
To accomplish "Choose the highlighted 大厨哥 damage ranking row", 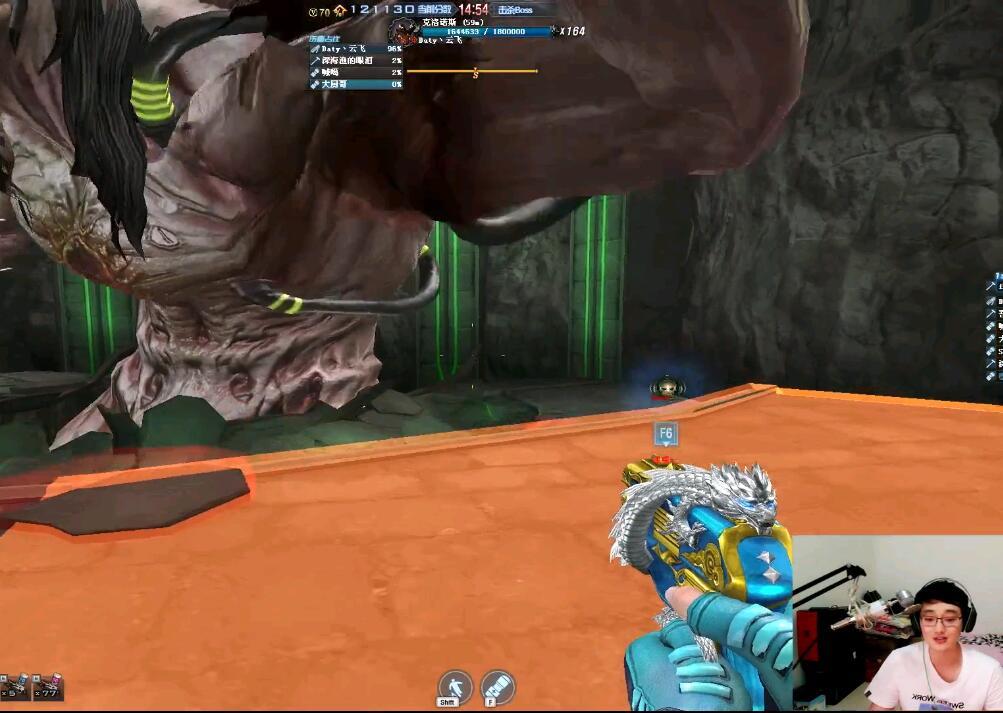I will pos(355,84).
